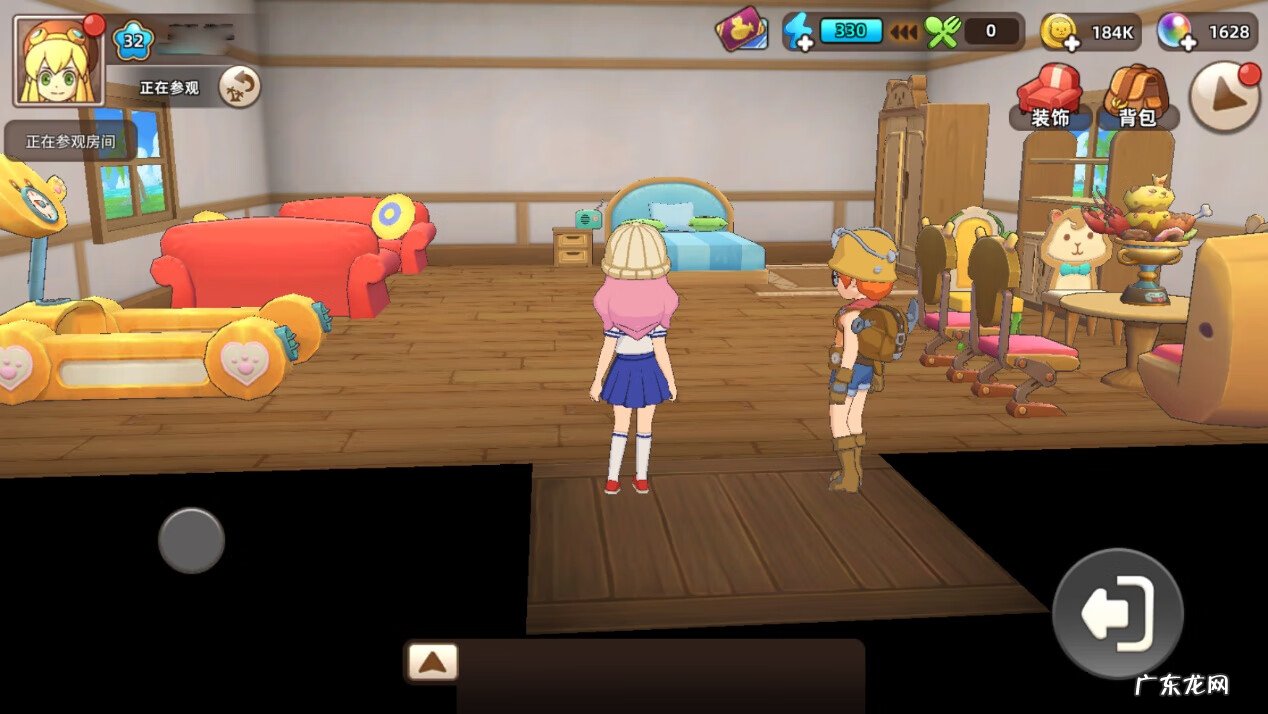
Task: Add energy with the lightning plus icon
Action: point(798,32)
